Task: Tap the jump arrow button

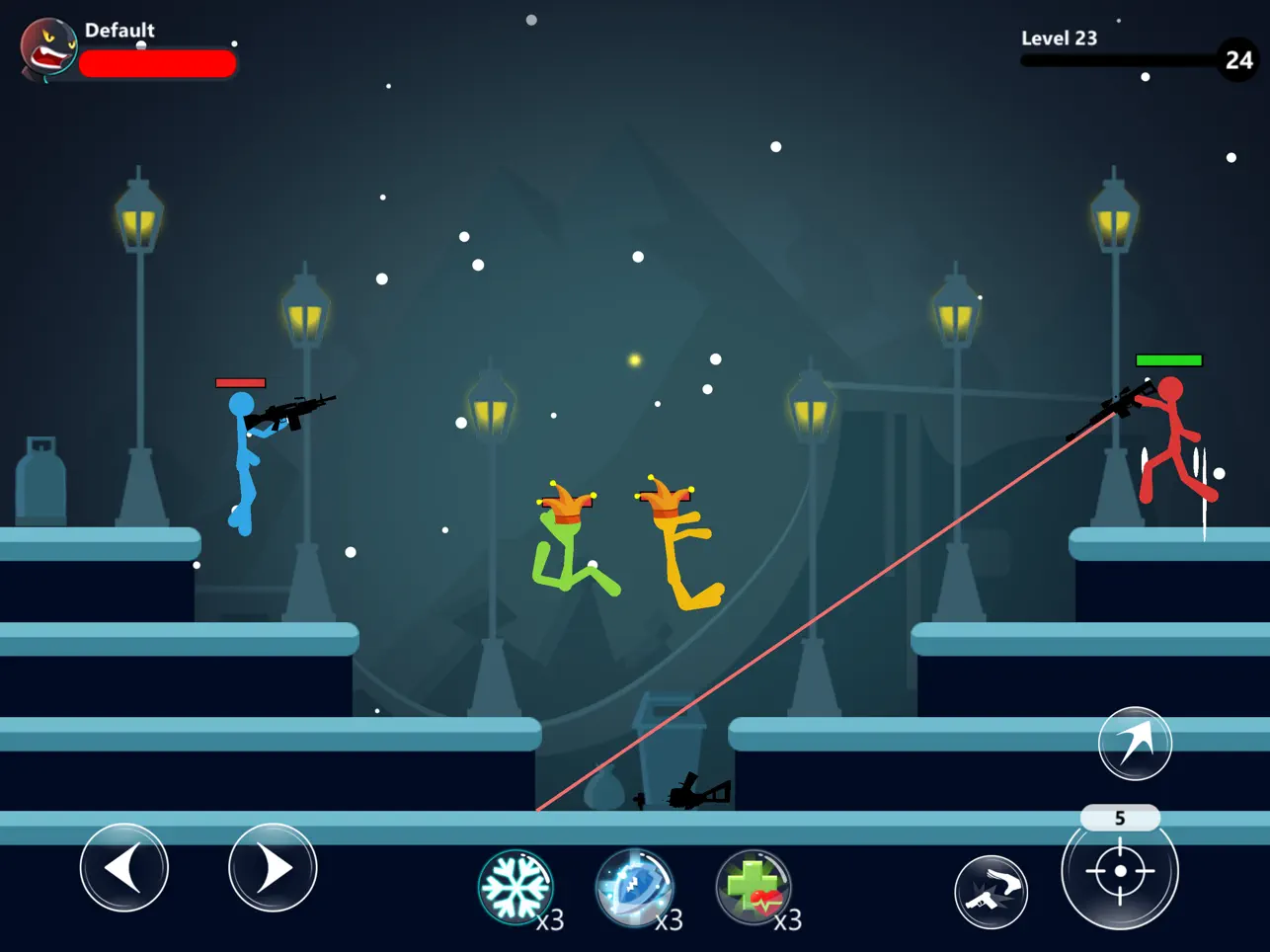Action: coord(1135,743)
